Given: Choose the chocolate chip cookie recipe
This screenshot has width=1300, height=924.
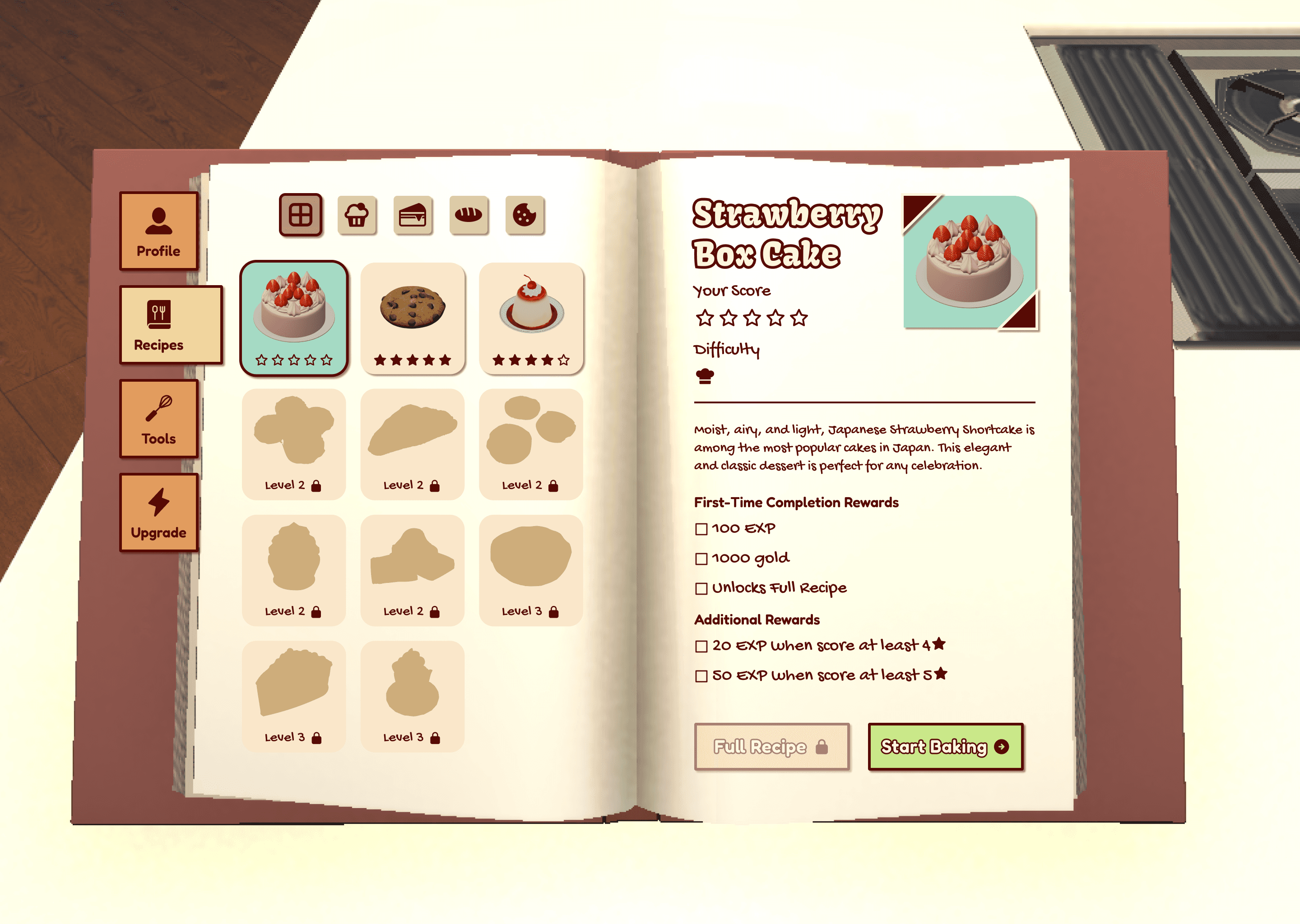Looking at the screenshot, I should point(413,318).
